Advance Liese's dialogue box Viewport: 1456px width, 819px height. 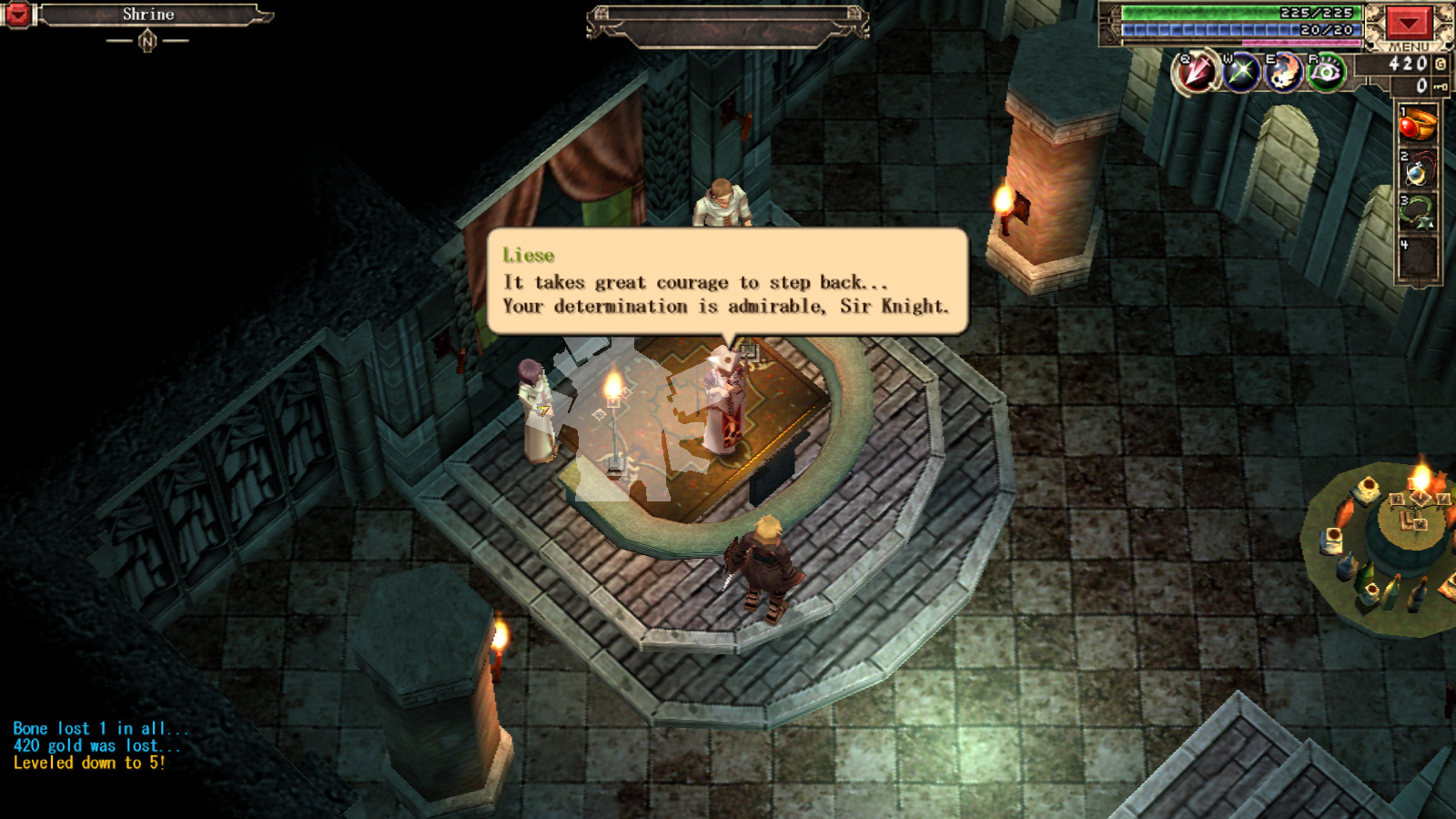(x=726, y=281)
